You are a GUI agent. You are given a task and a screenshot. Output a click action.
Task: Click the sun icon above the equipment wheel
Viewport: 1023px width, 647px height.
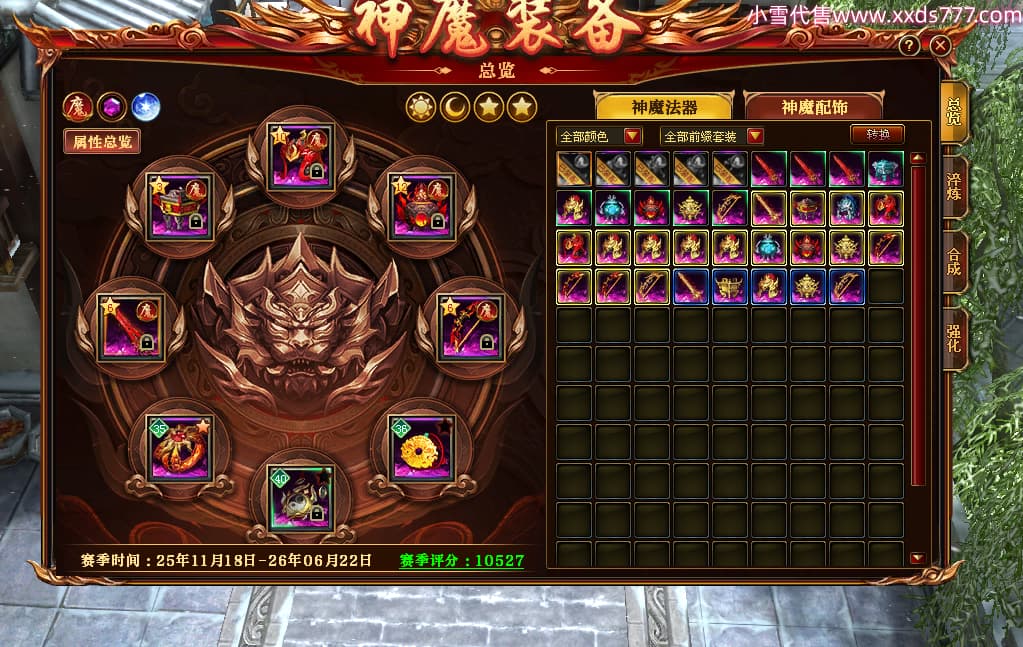421,107
